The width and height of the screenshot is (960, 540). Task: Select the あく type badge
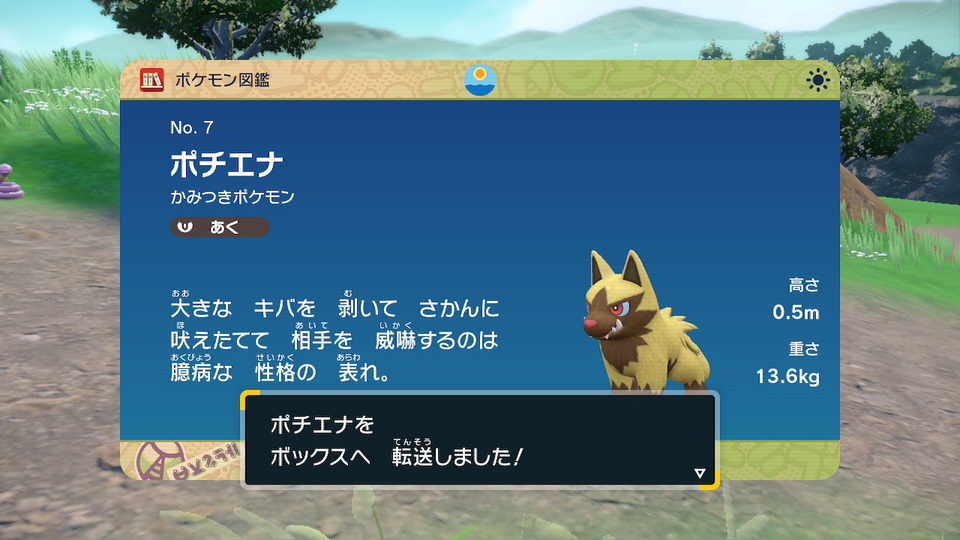click(x=219, y=228)
